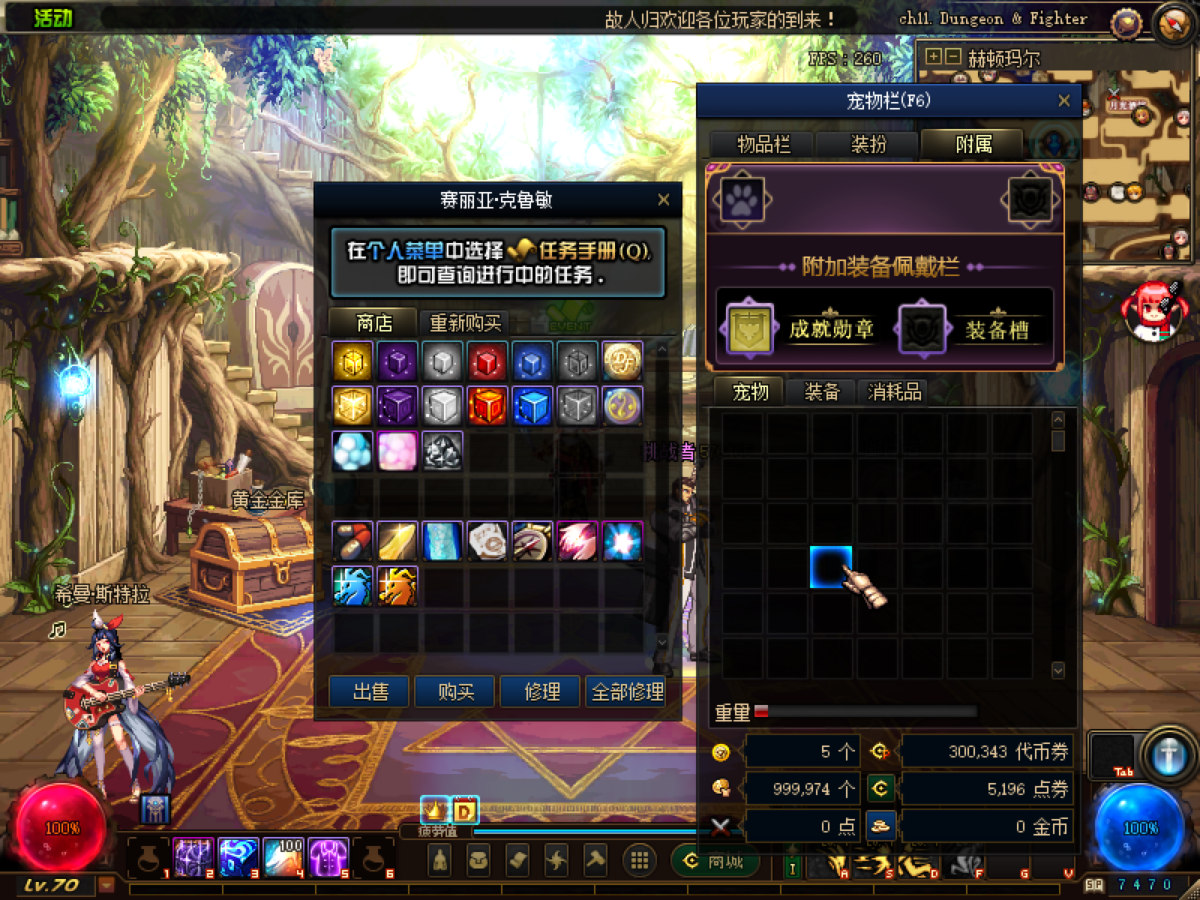This screenshot has height=900, width=1200.
Task: Select the 附属 tab
Action: (x=973, y=144)
